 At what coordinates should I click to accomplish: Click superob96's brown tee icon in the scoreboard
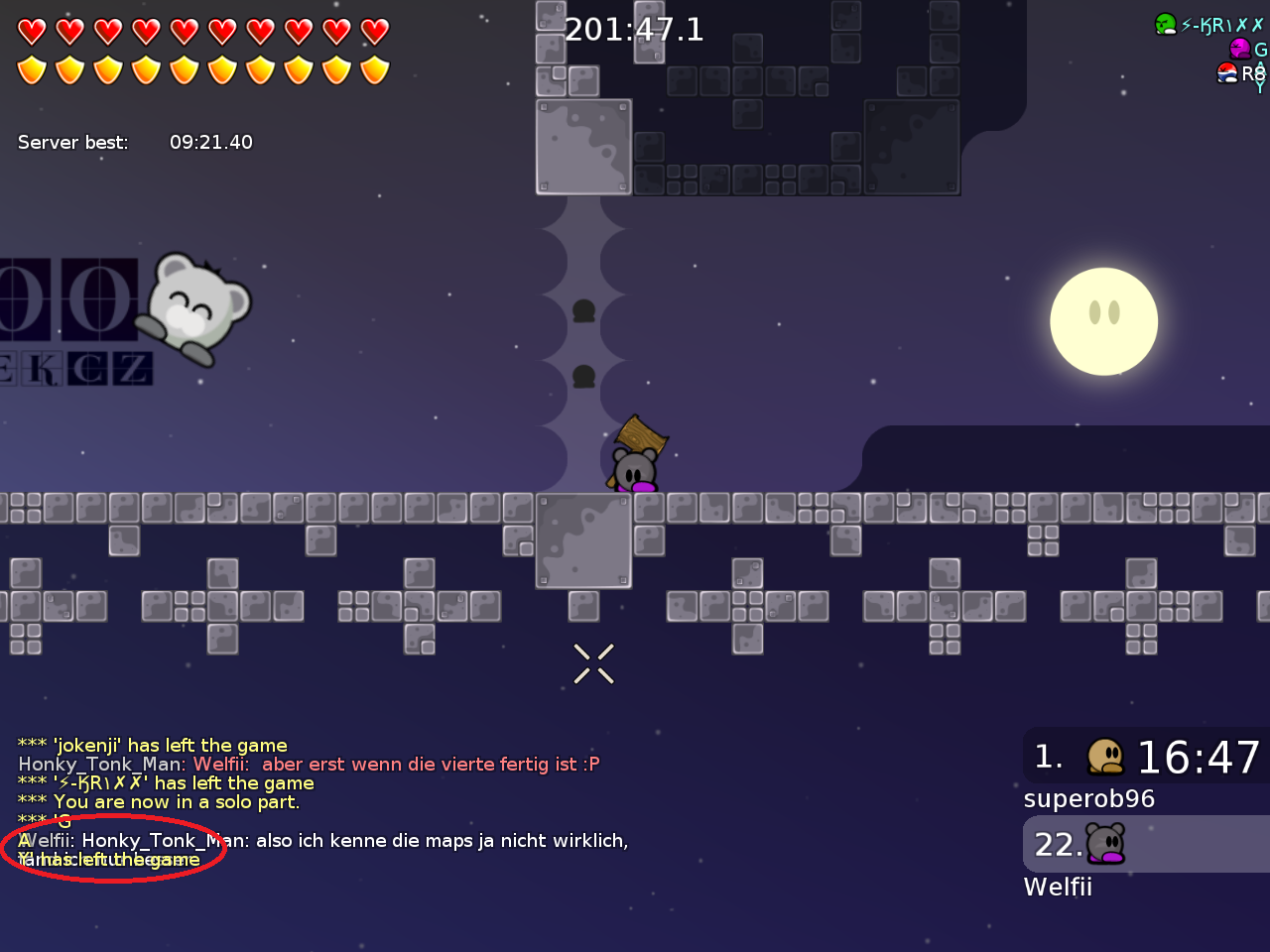tap(1106, 757)
